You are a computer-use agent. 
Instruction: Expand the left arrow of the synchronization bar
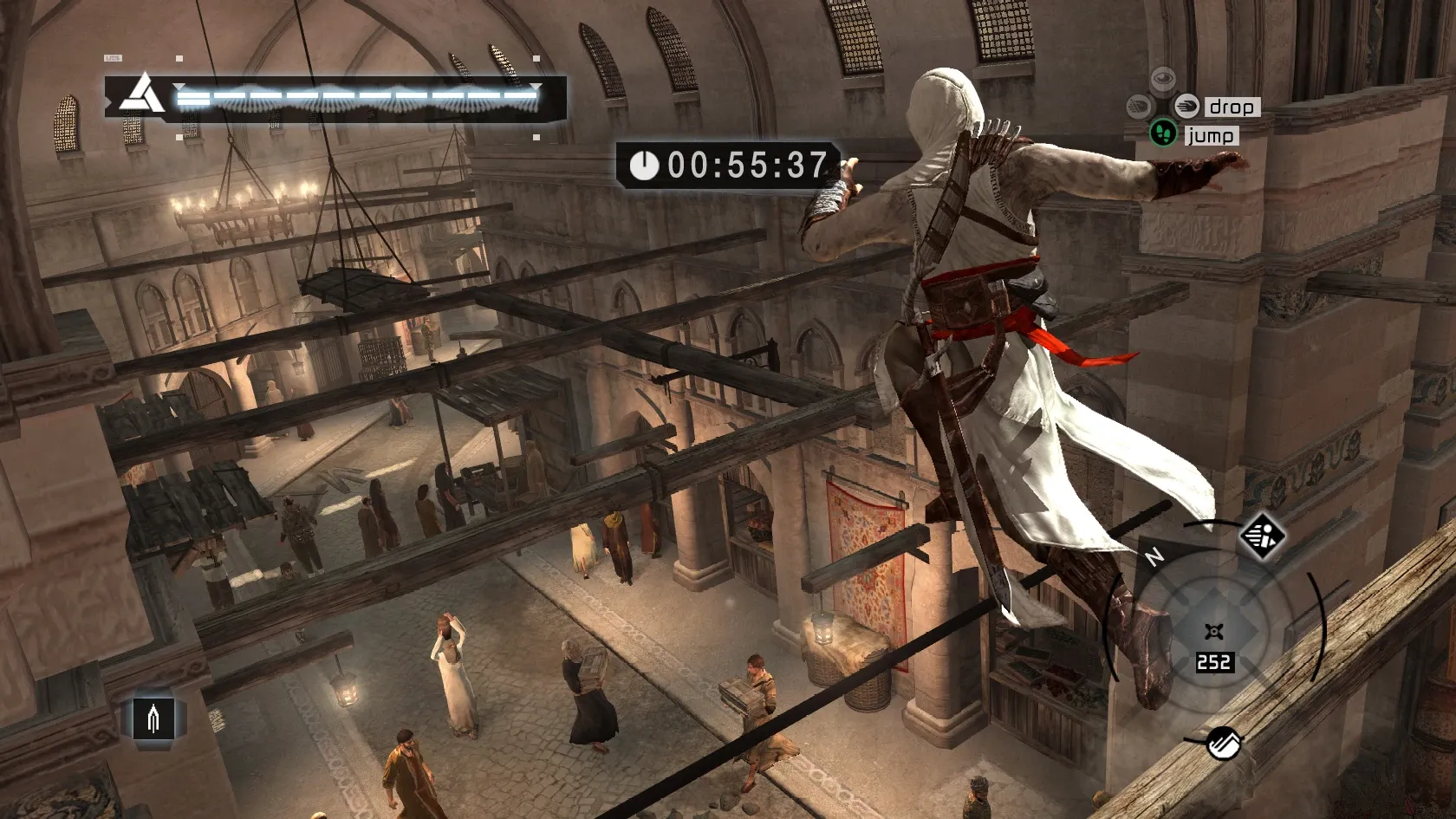pyautogui.click(x=108, y=101)
